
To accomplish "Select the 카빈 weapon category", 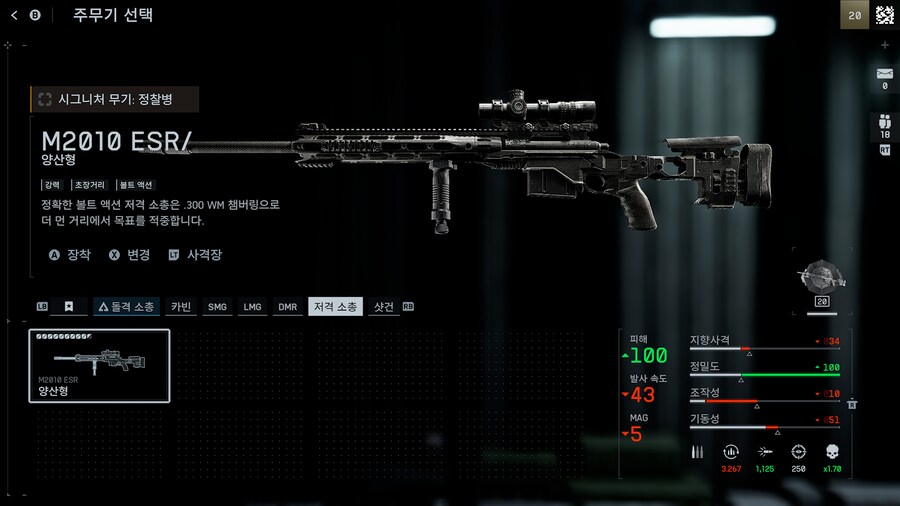I will click(181, 307).
